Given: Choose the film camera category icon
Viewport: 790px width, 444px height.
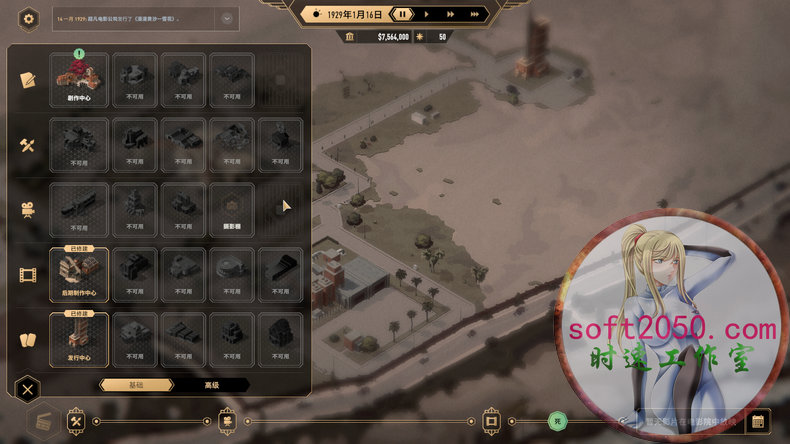Looking at the screenshot, I should pyautogui.click(x=27, y=208).
